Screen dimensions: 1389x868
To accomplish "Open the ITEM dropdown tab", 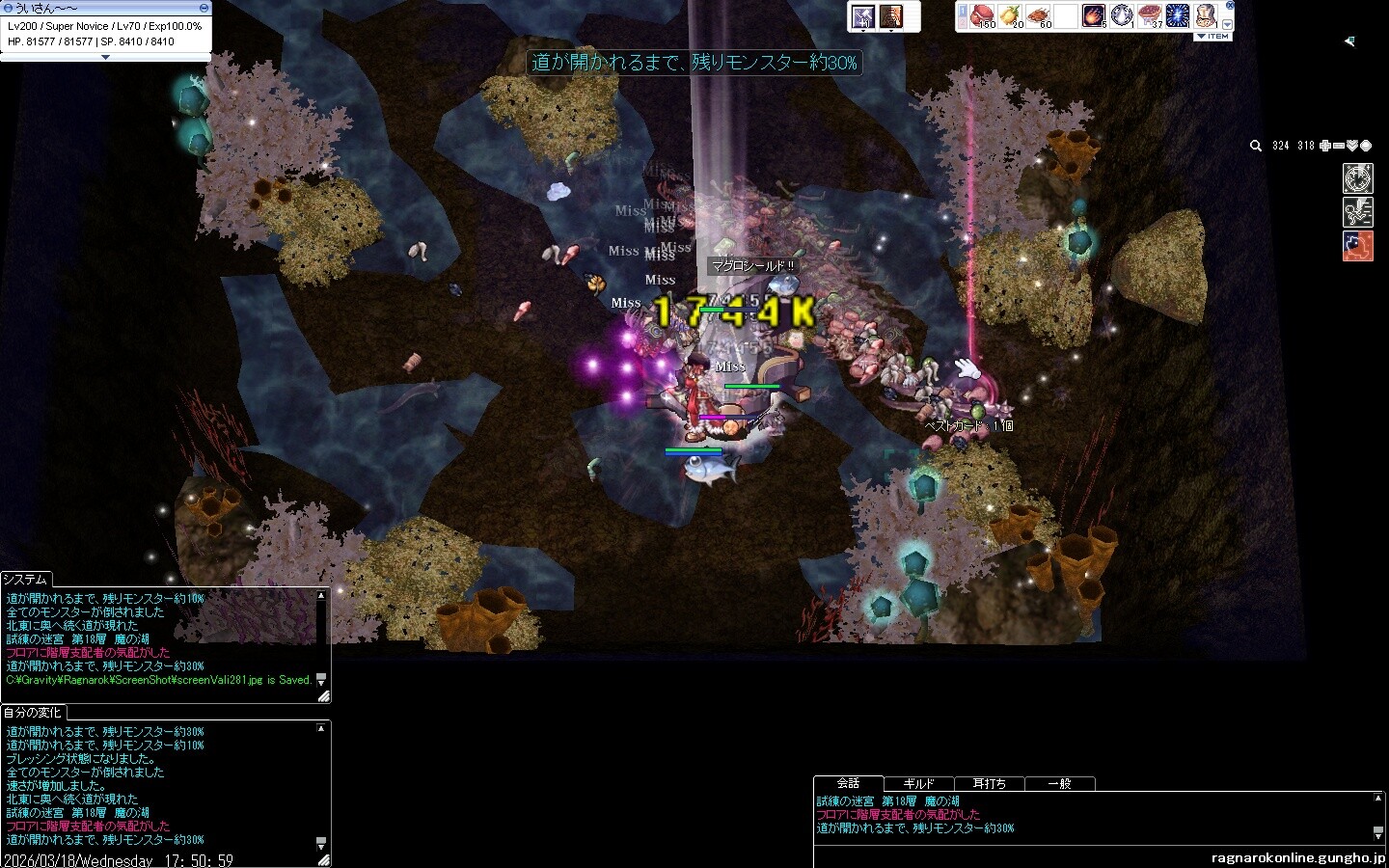I will (x=1213, y=37).
